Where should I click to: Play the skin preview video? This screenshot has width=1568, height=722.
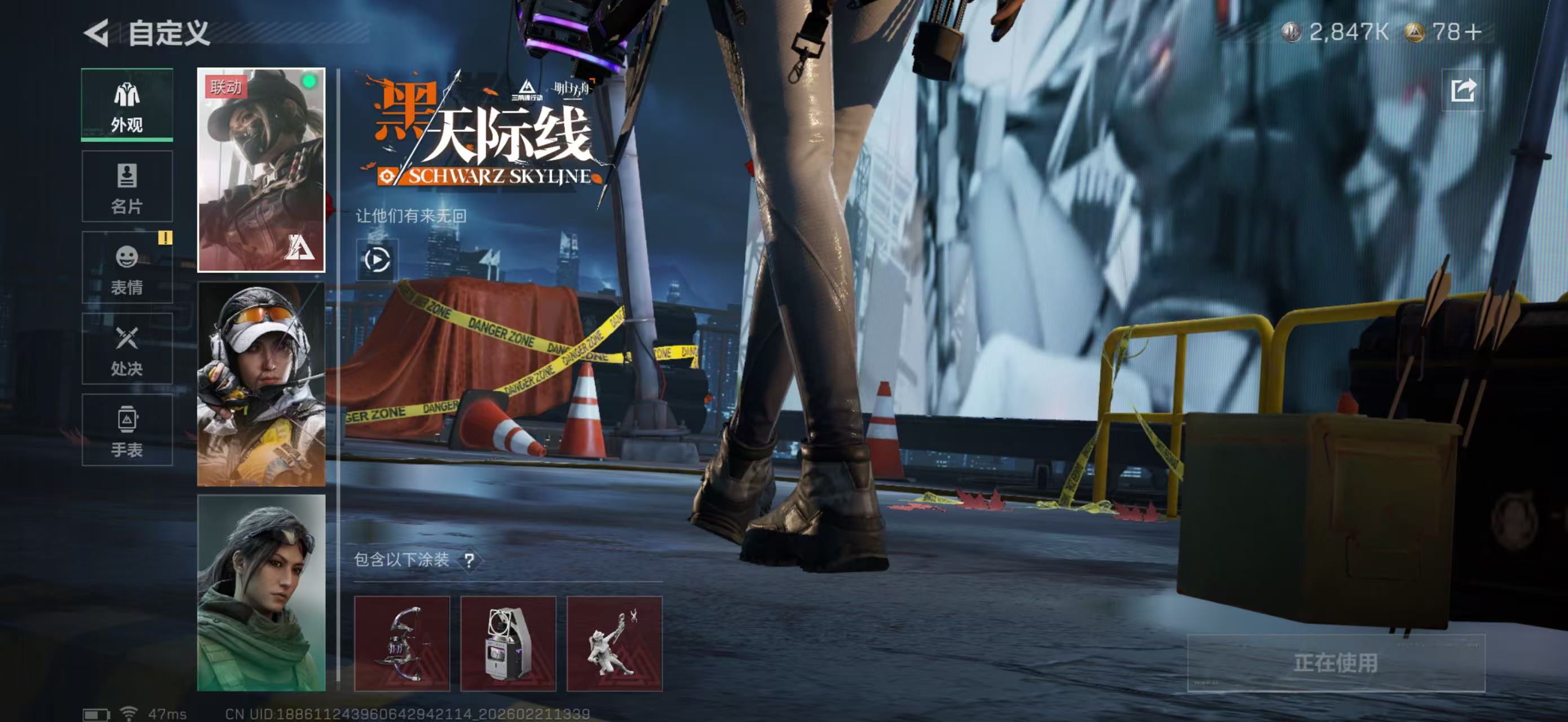pos(377,260)
